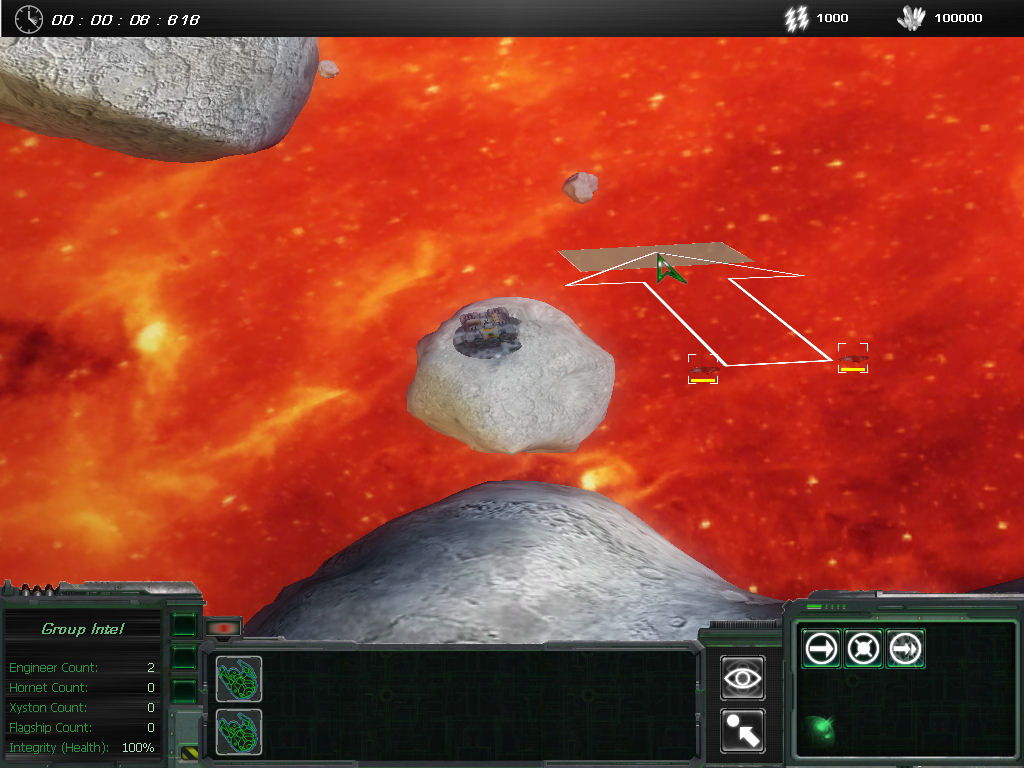This screenshot has width=1024, height=768.
Task: Click the dot-and-arrow cursor button
Action: [743, 731]
